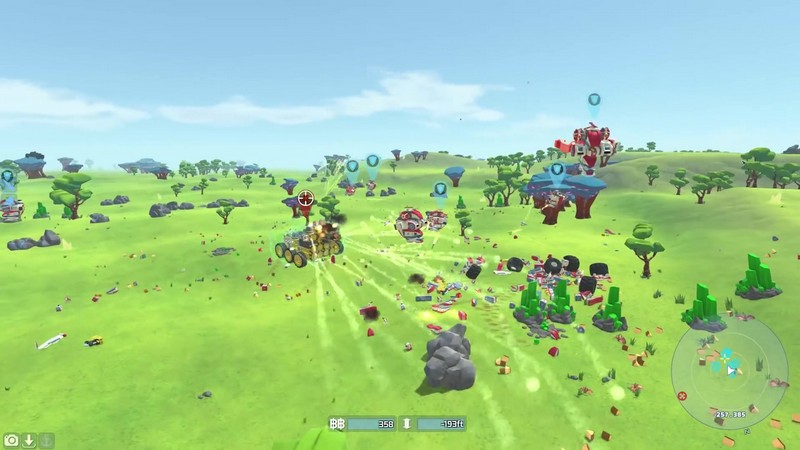Viewport: 800px width, 450px height.
Task: Select the red enemy marker on the radar
Action: click(682, 396)
